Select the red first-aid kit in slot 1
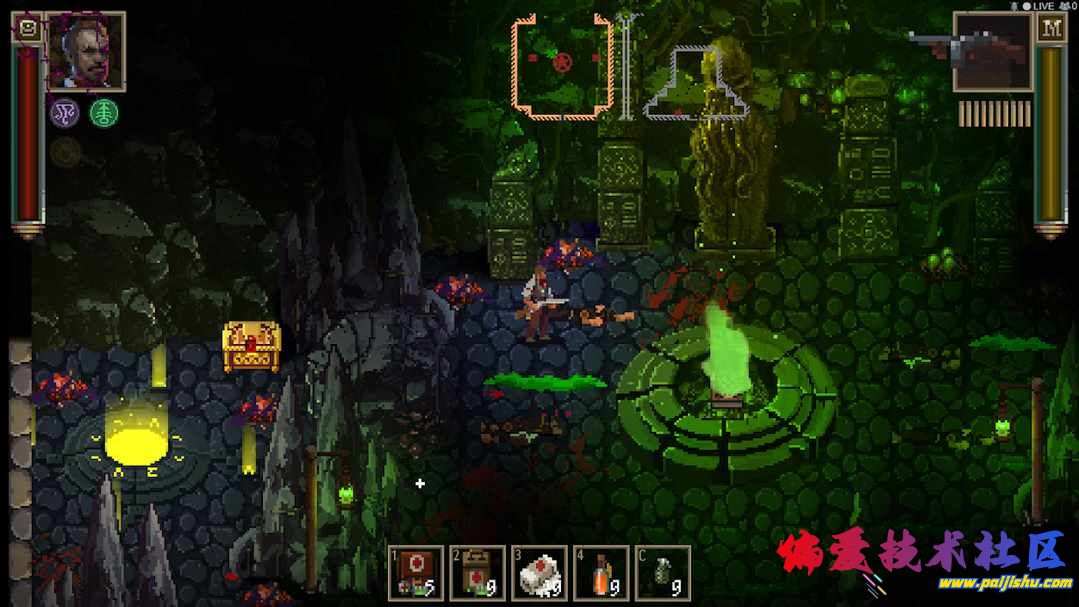This screenshot has width=1079, height=607. 416,574
